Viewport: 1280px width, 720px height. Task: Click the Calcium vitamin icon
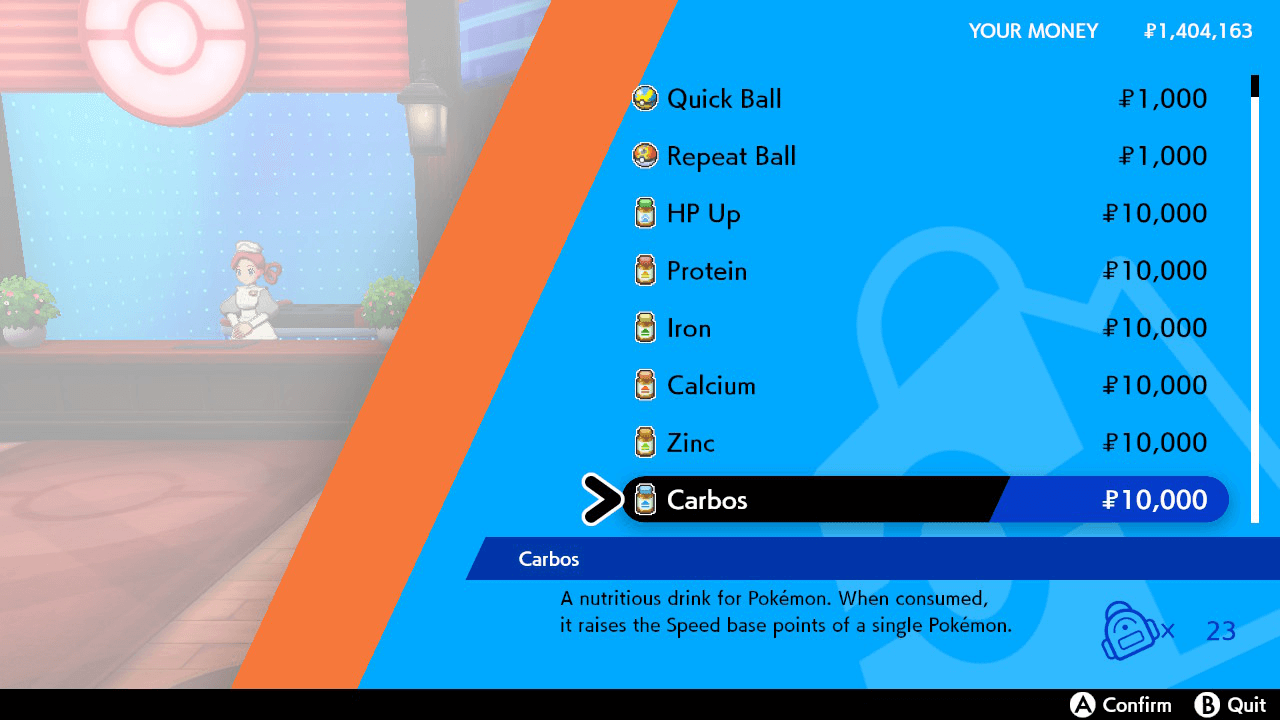645,385
